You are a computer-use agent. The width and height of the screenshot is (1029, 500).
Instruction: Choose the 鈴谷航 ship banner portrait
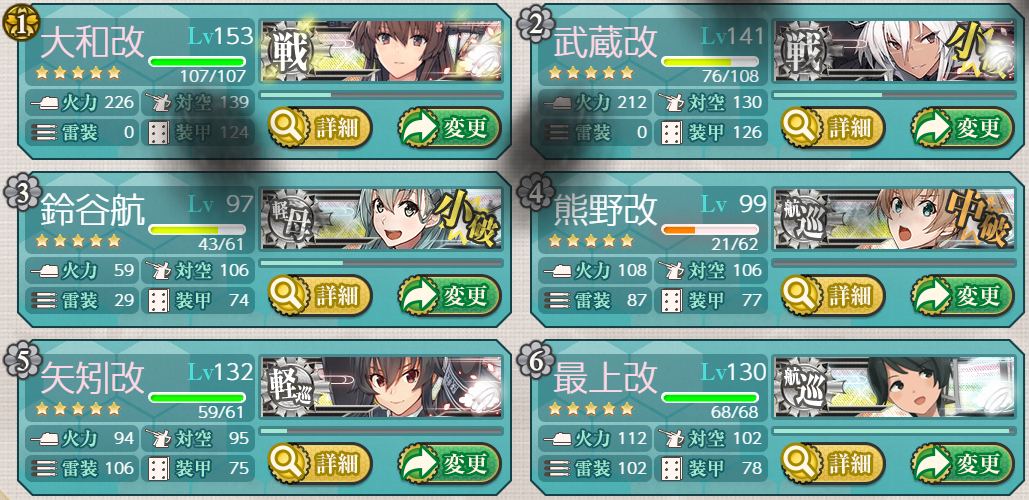(380, 220)
